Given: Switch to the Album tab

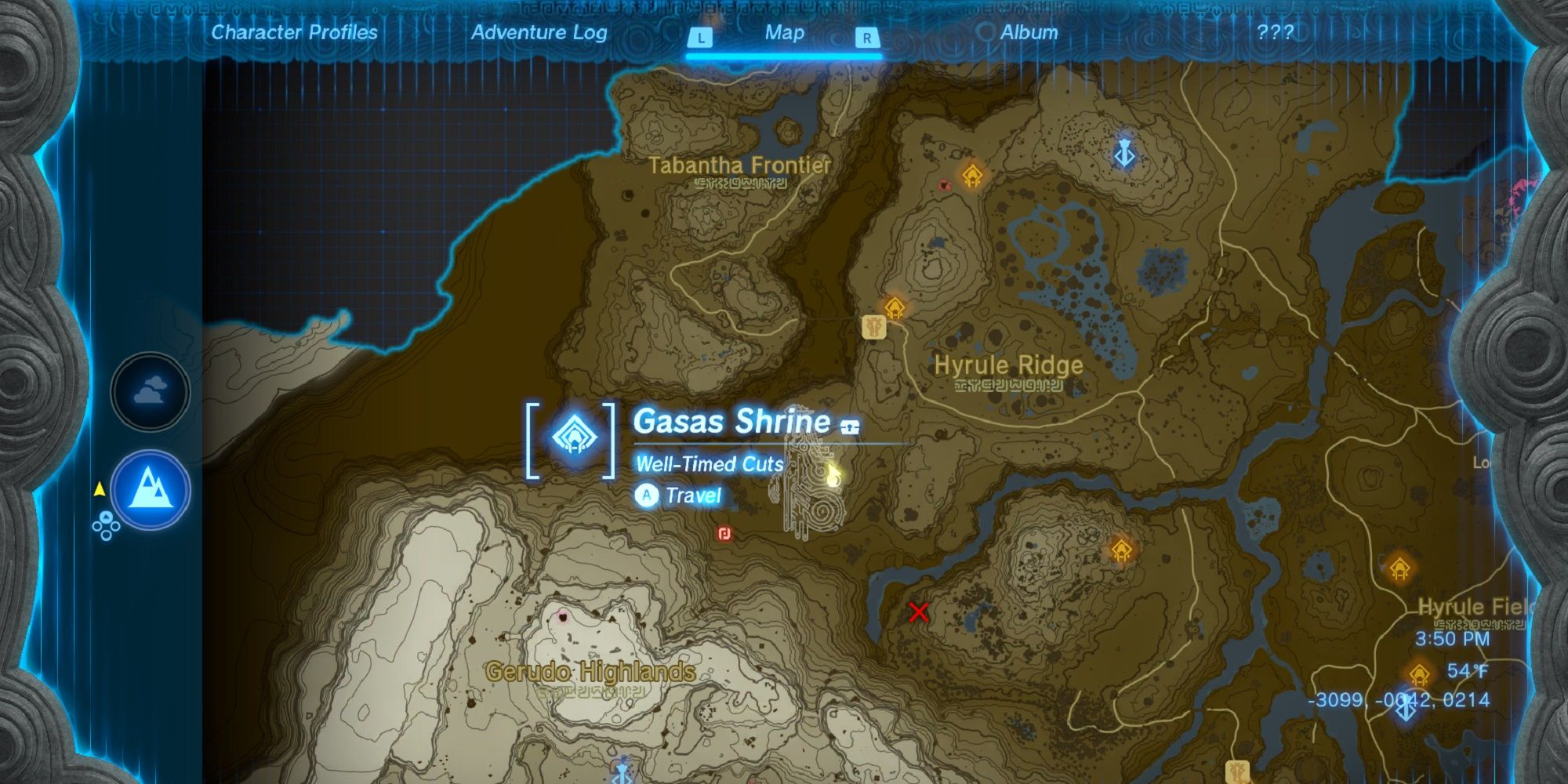Looking at the screenshot, I should [x=1029, y=33].
